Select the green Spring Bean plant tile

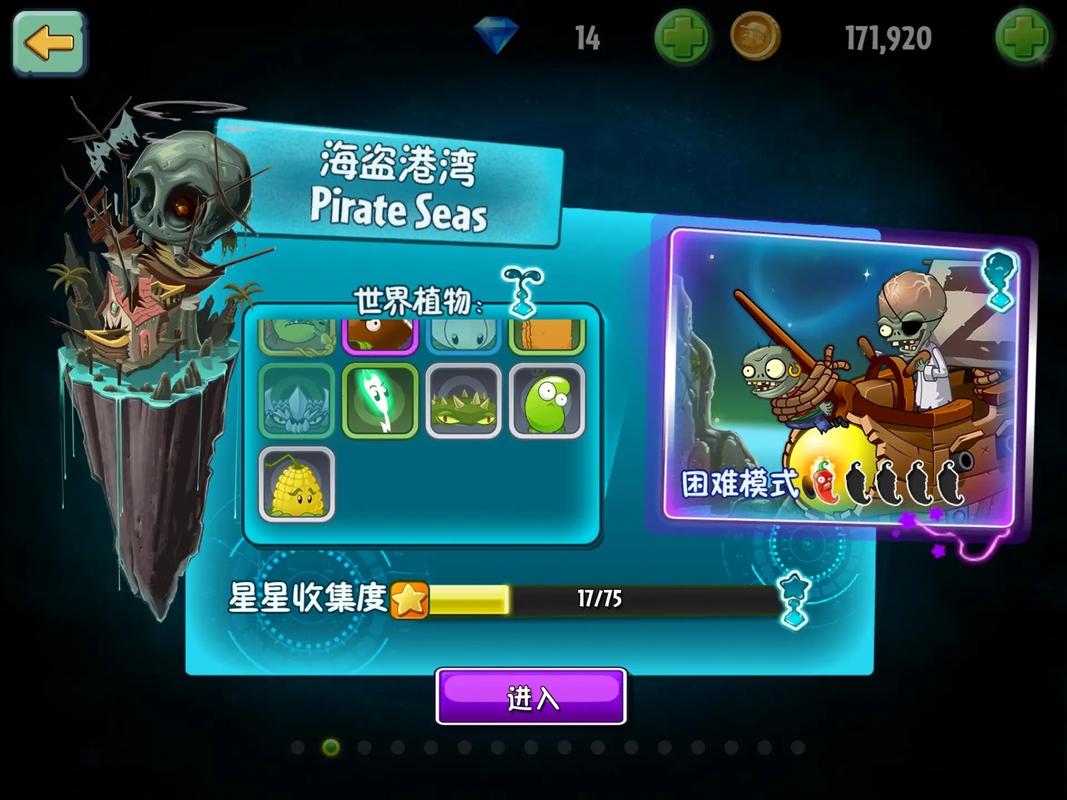(x=547, y=401)
